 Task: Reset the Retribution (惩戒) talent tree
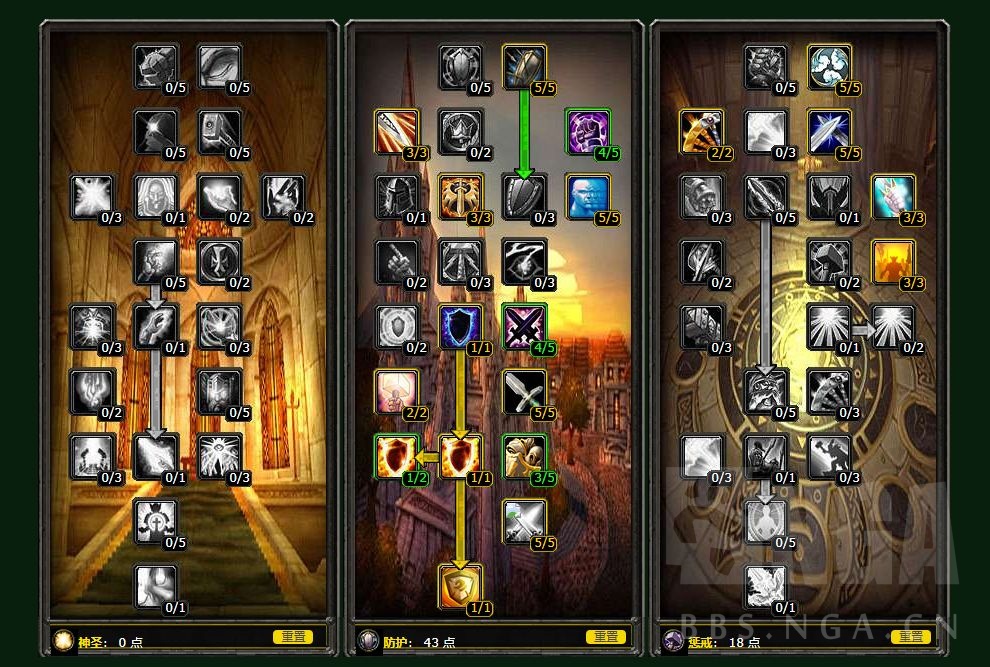point(910,637)
